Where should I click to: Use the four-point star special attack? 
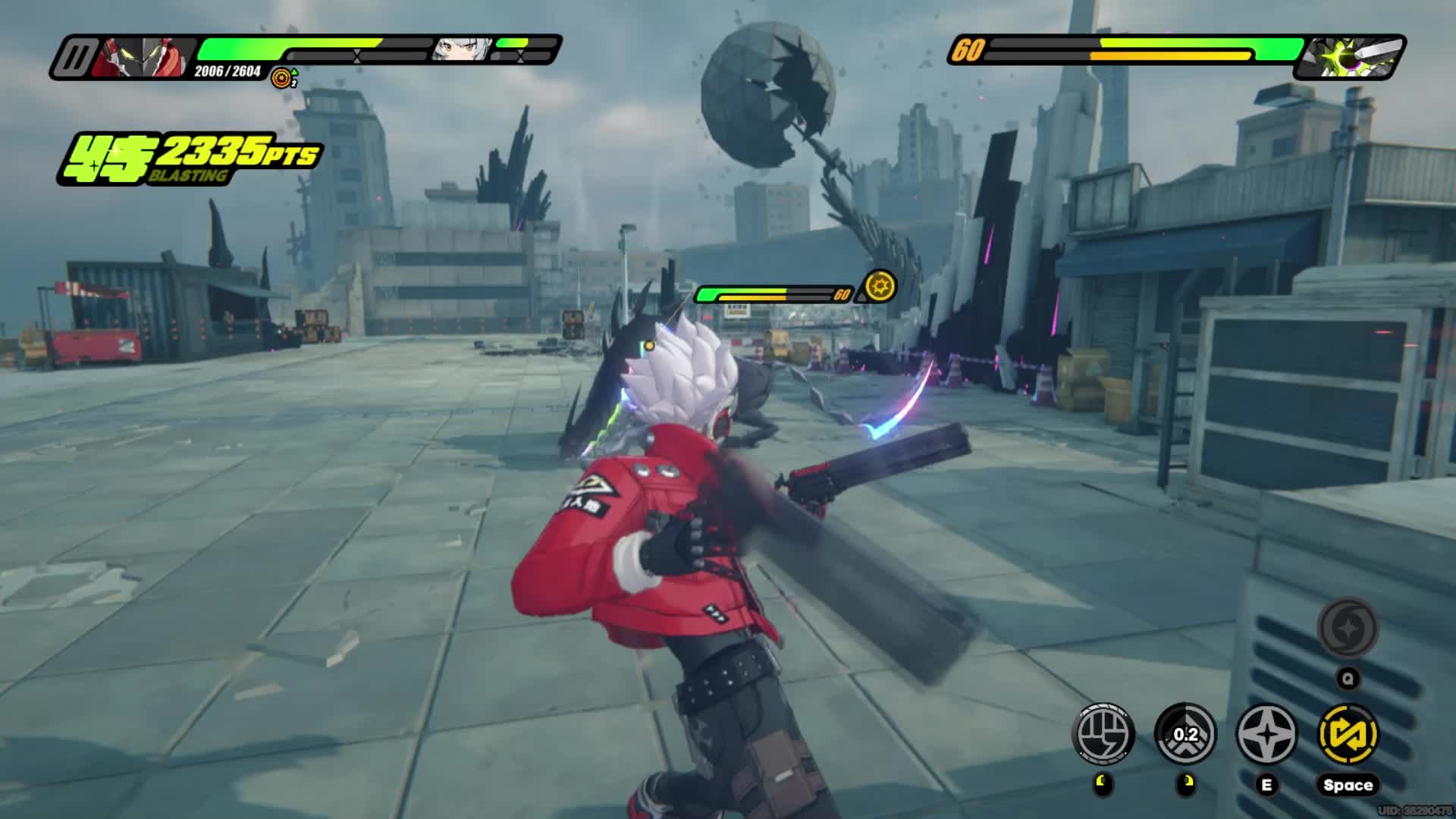pos(1266,733)
